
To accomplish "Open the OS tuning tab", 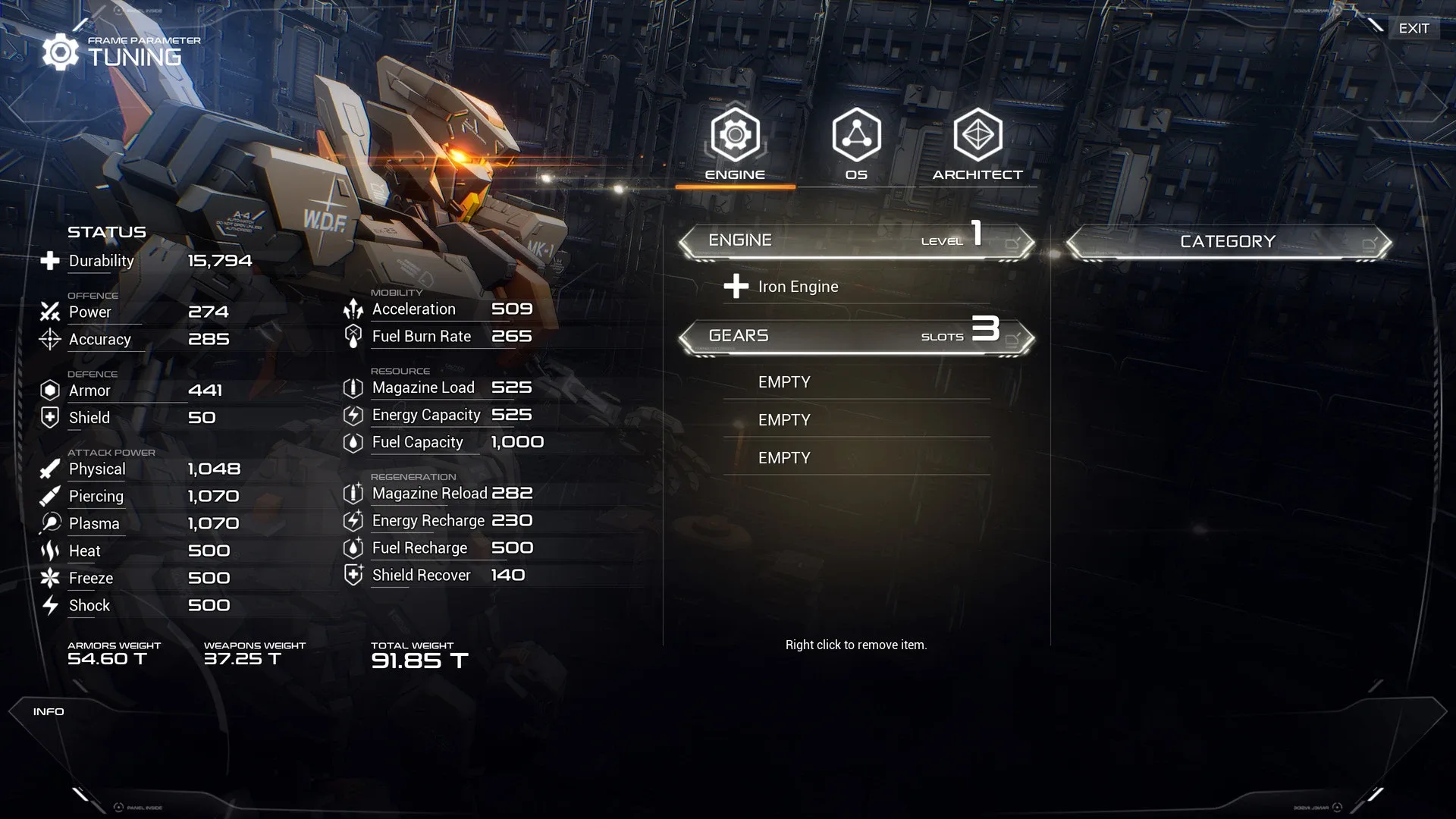I will point(856,144).
